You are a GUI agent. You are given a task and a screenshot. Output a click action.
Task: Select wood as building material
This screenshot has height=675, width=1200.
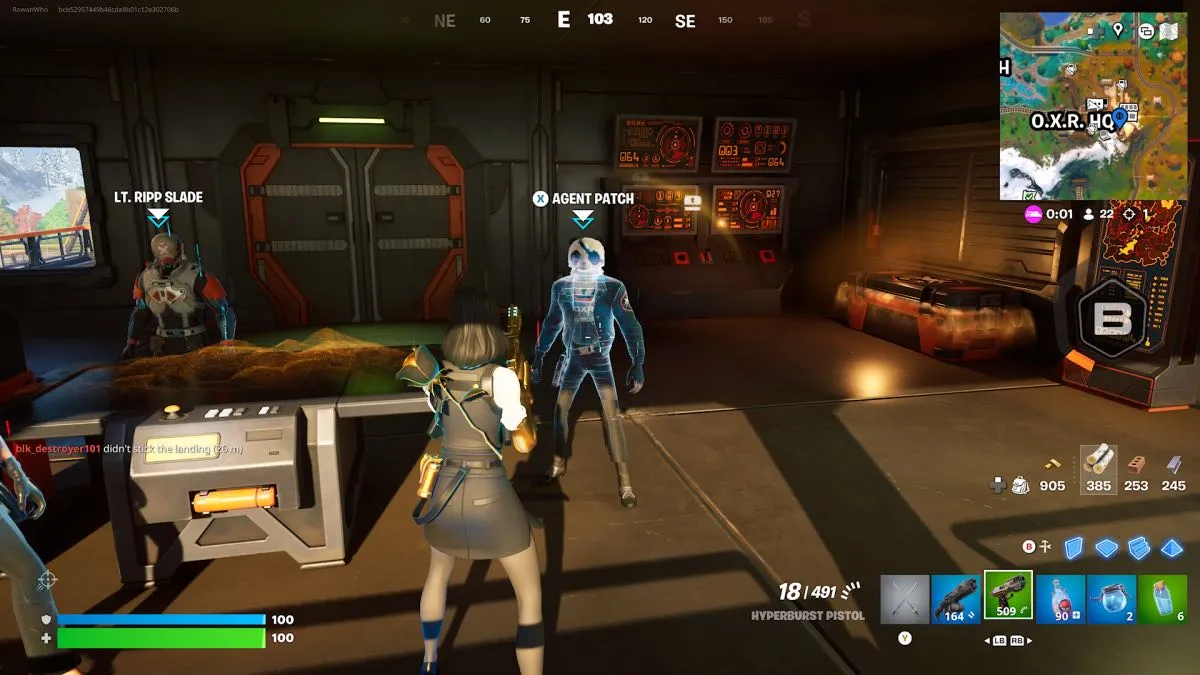pos(1098,461)
